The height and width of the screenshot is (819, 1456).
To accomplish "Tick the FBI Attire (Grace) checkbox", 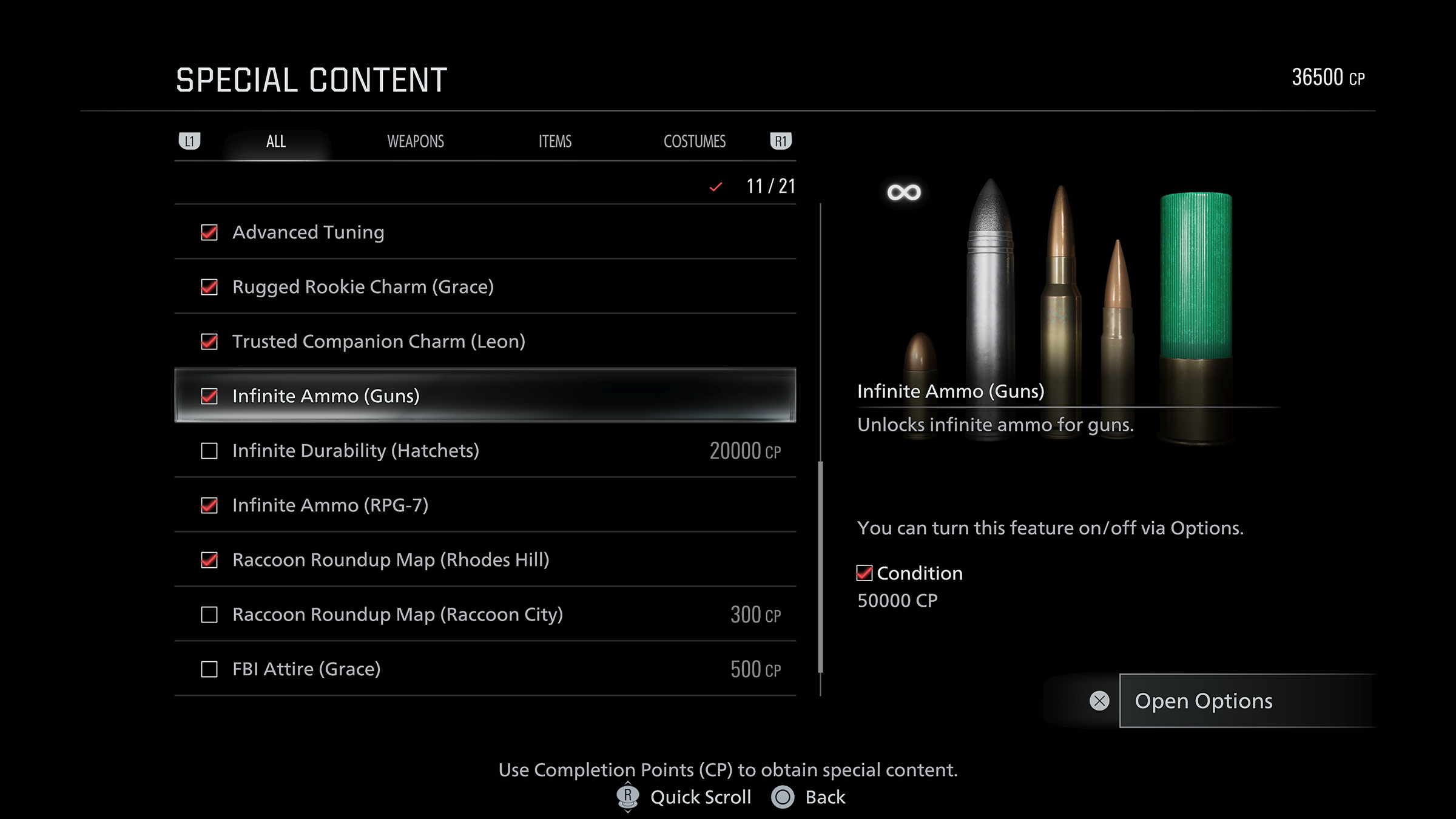I will click(209, 669).
